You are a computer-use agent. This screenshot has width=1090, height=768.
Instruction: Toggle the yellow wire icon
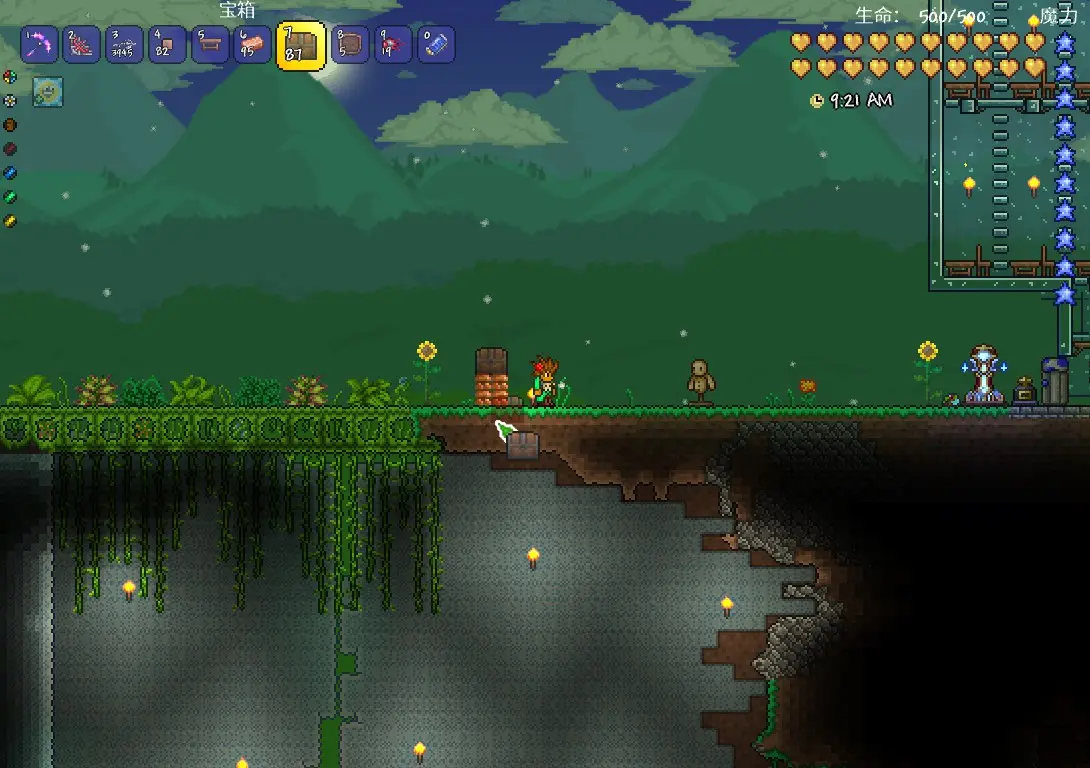click(x=10, y=221)
